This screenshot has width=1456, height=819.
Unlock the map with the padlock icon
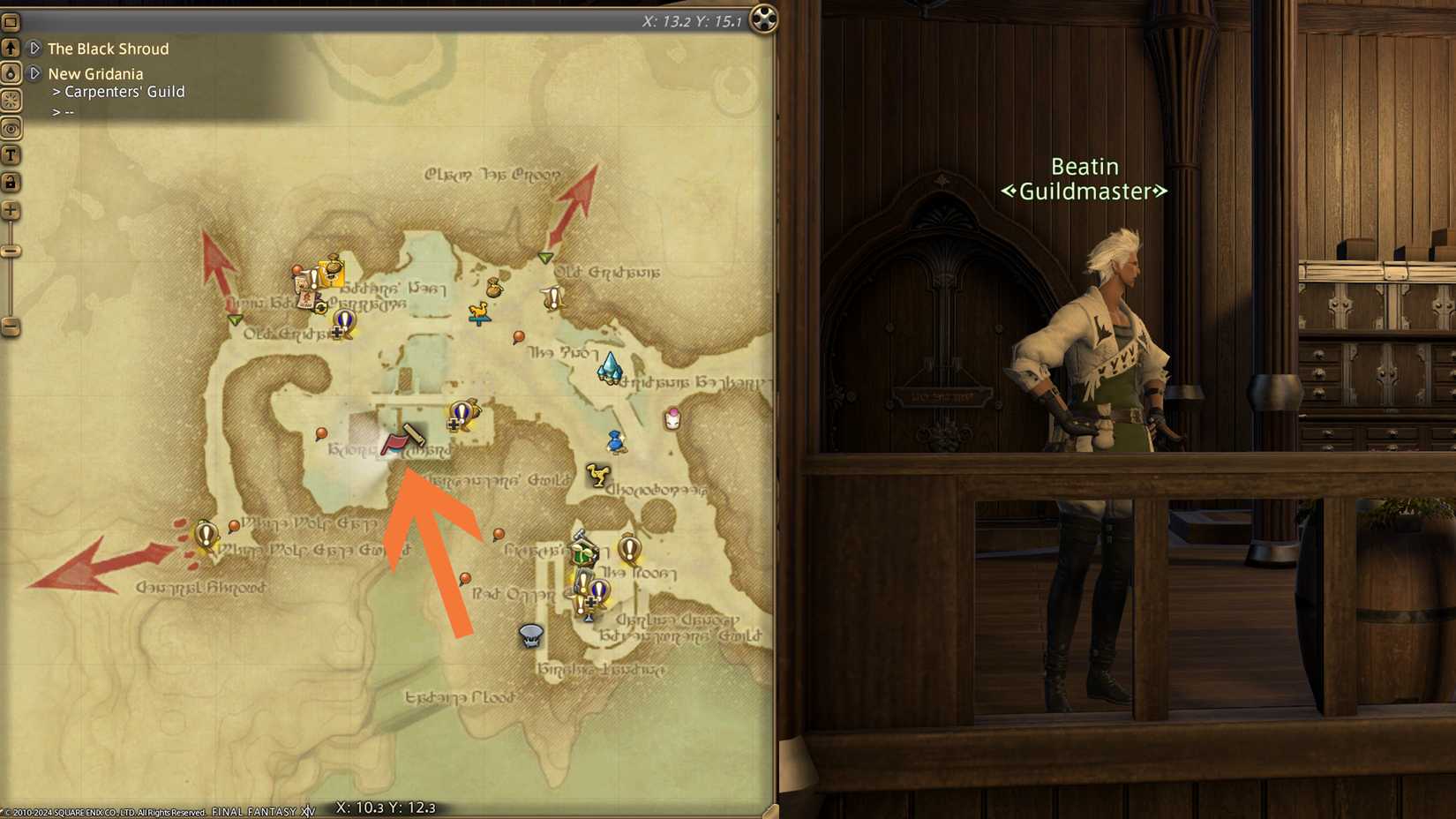coord(10,182)
